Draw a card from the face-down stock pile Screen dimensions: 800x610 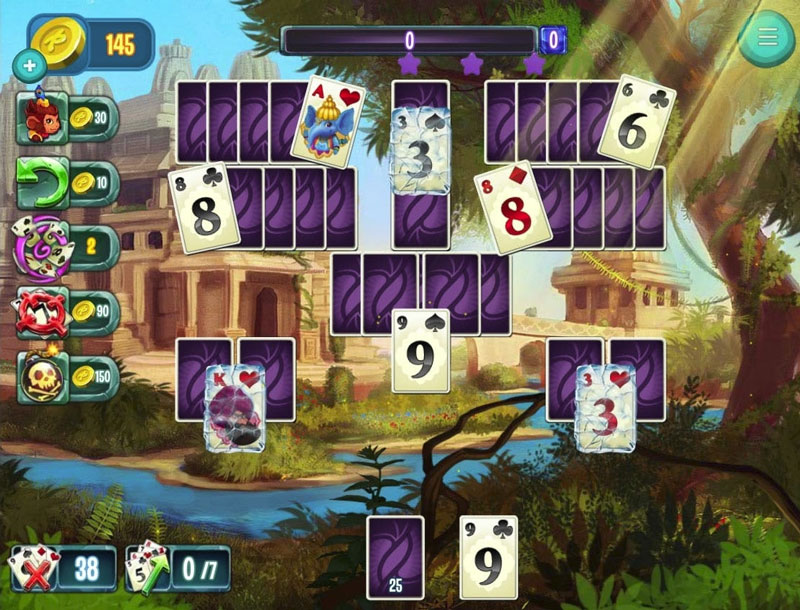(x=395, y=557)
